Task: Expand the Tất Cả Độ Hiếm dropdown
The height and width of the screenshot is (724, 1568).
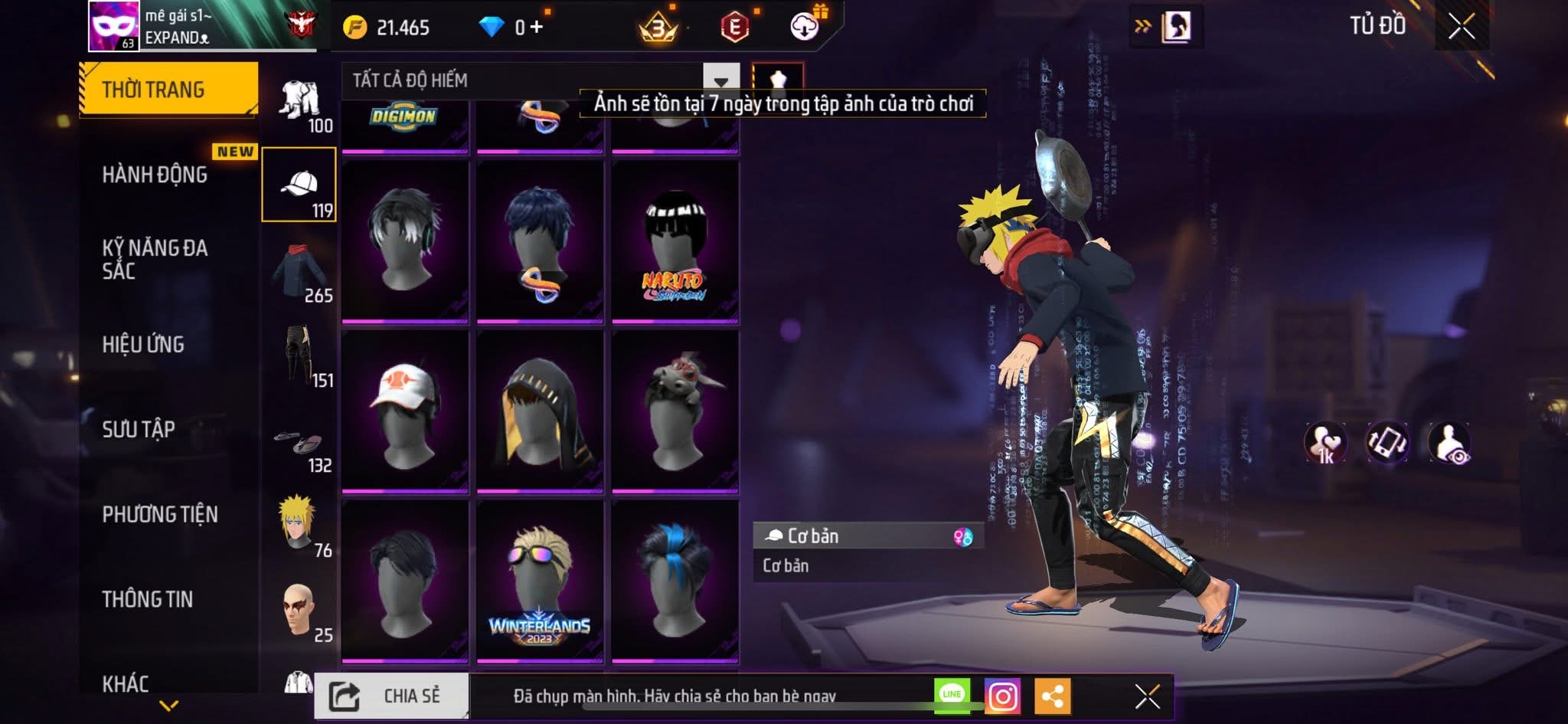Action: [x=720, y=80]
